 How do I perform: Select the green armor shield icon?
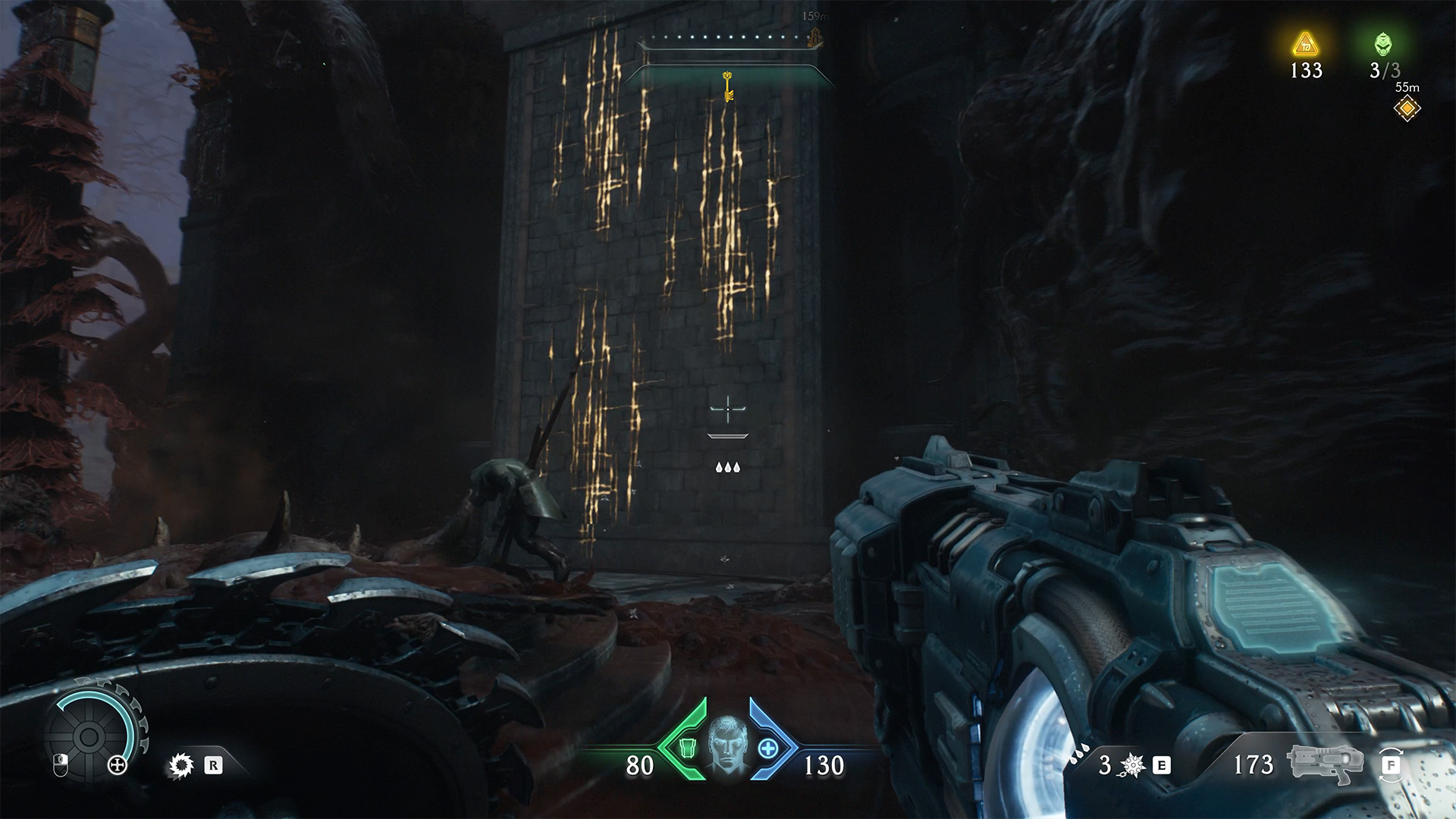tap(687, 748)
